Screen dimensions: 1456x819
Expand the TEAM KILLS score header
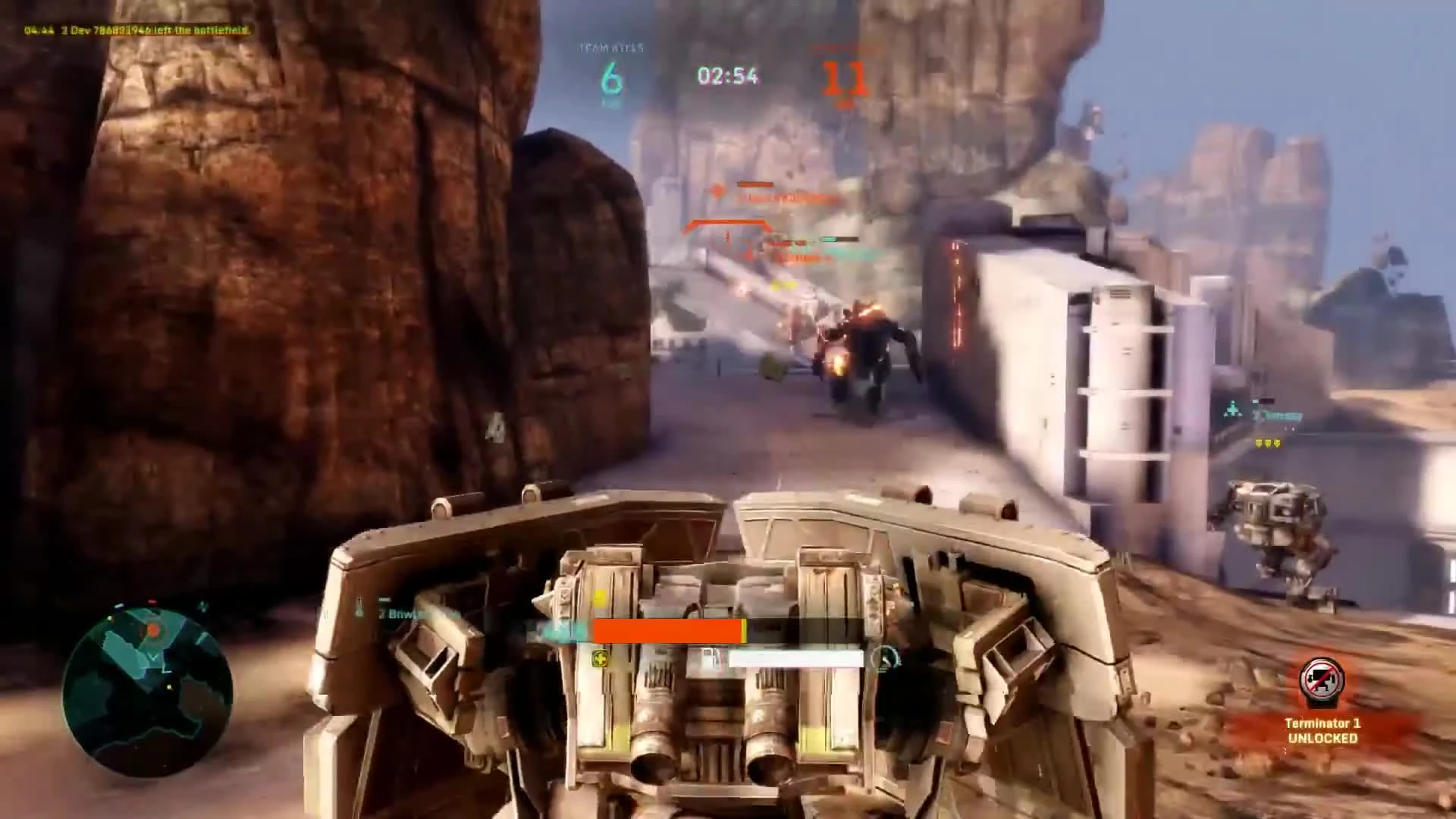pos(611,49)
